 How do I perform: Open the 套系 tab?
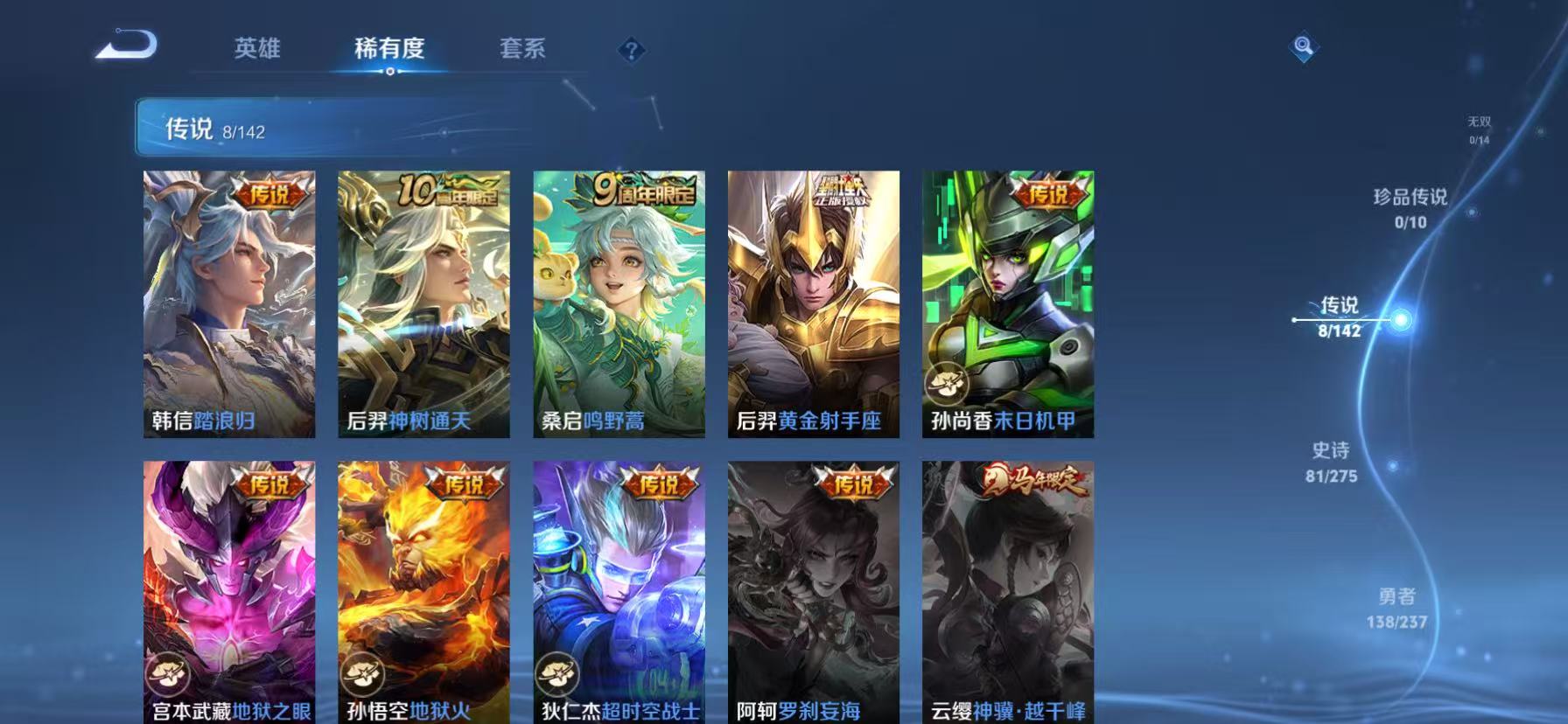click(x=522, y=50)
